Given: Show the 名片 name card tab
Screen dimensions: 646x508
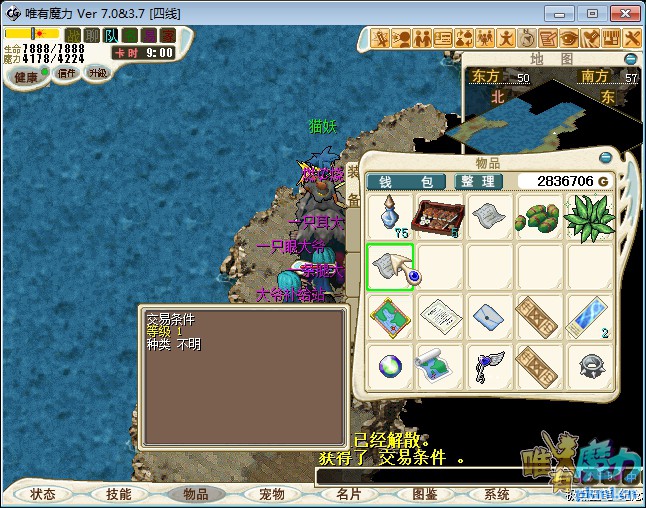Looking at the screenshot, I should tap(348, 494).
